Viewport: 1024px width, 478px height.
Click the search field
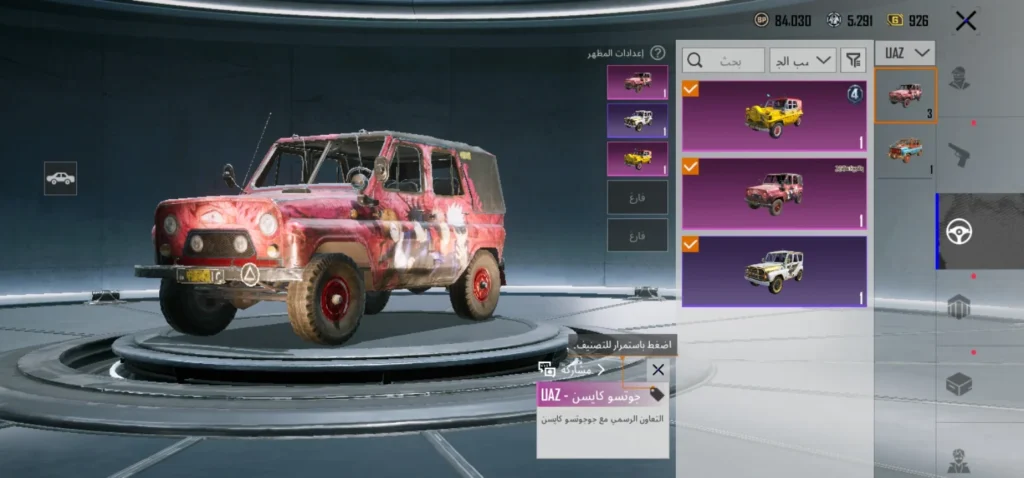(724, 61)
